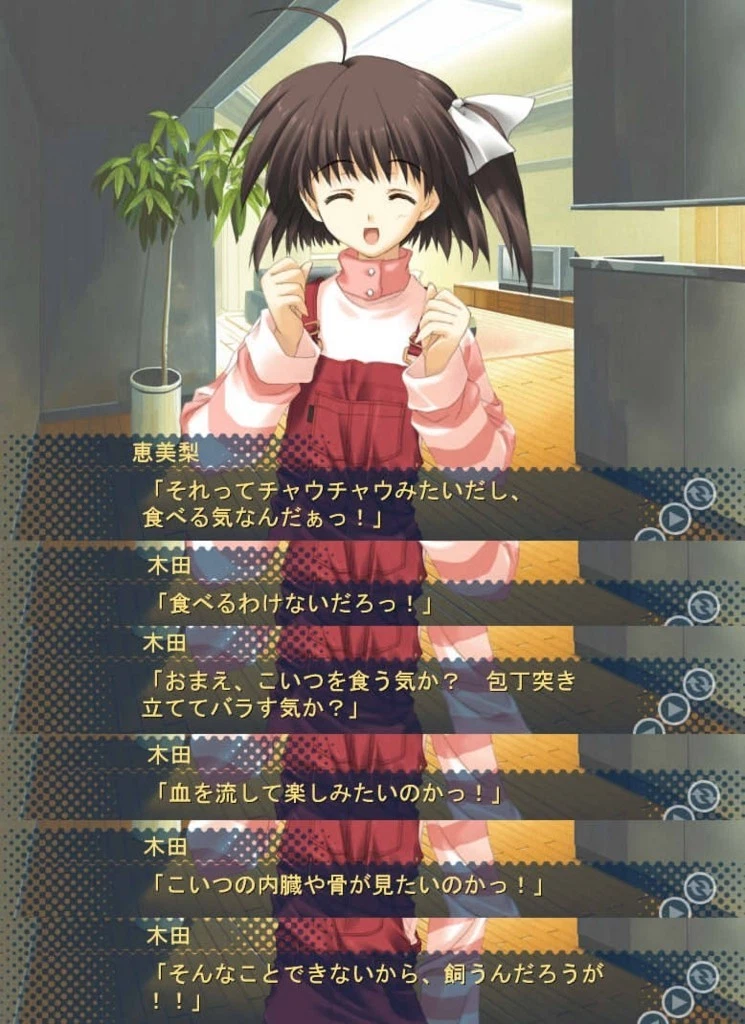Play voice for 恵美梨's チャウチャウ line
This screenshot has height=1024, width=745.
pos(675,520)
